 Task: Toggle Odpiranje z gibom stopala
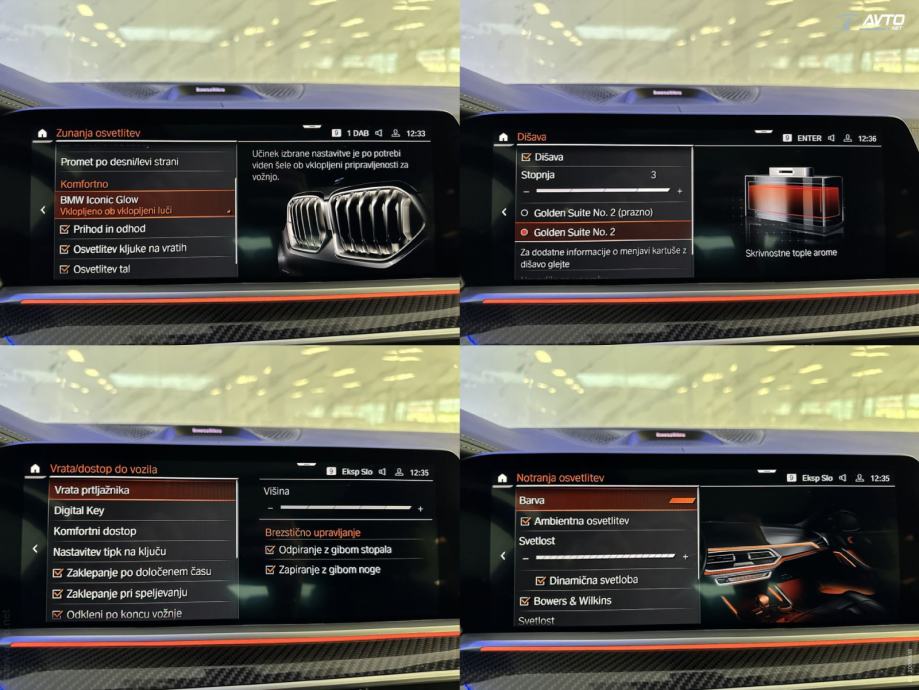coord(270,549)
